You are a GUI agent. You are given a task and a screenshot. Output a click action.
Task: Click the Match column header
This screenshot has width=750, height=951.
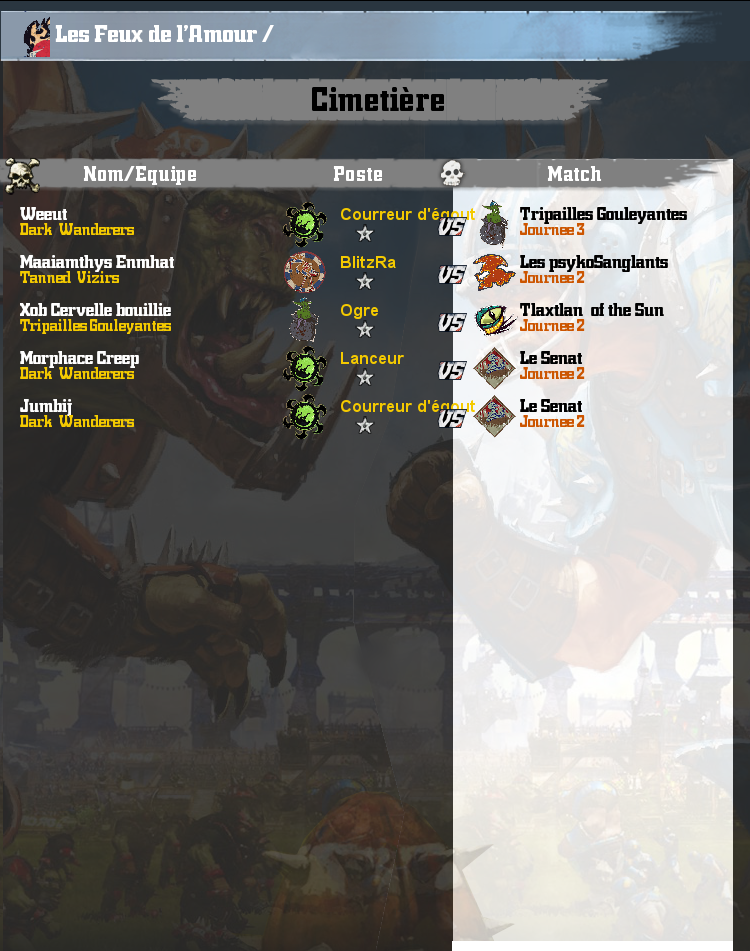[574, 174]
